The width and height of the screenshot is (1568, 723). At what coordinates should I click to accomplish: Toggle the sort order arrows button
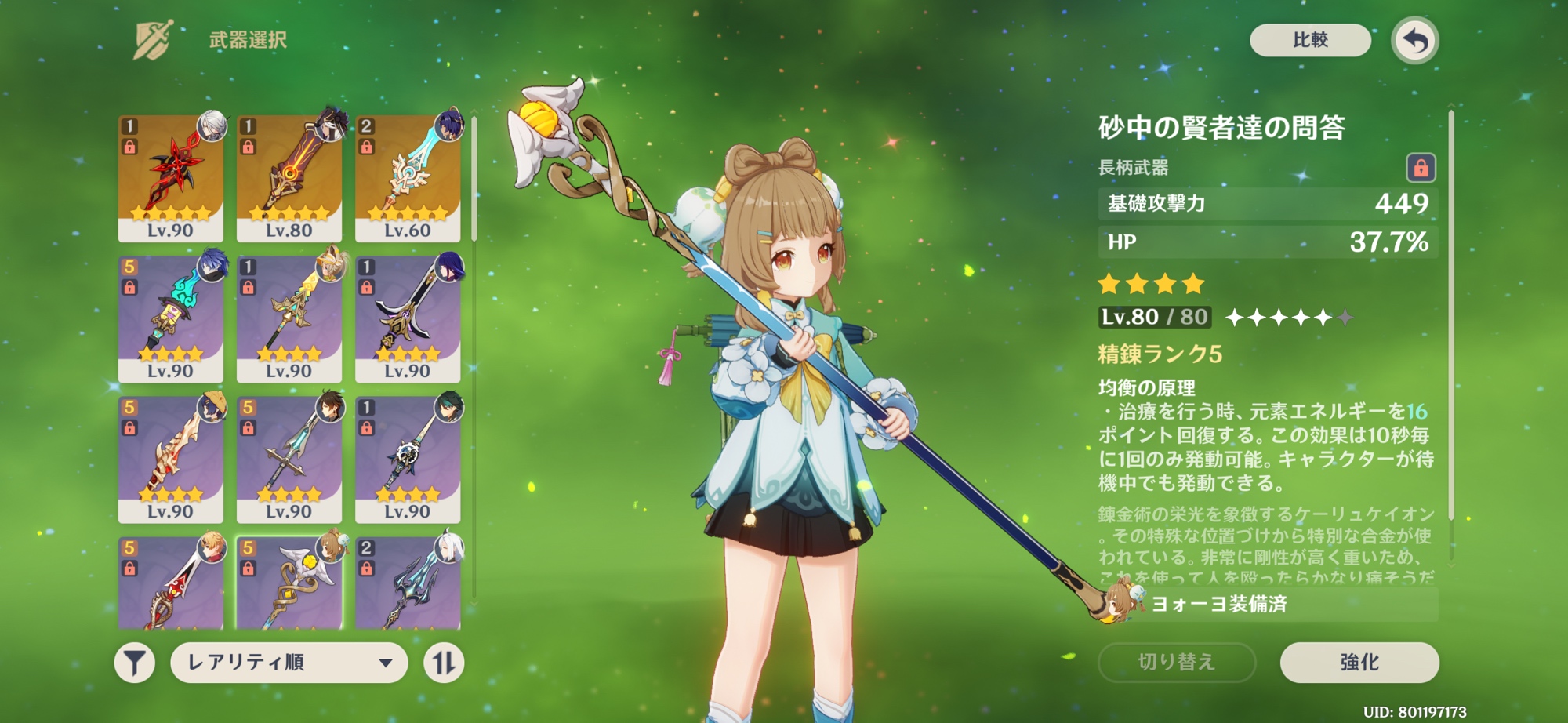coord(444,663)
